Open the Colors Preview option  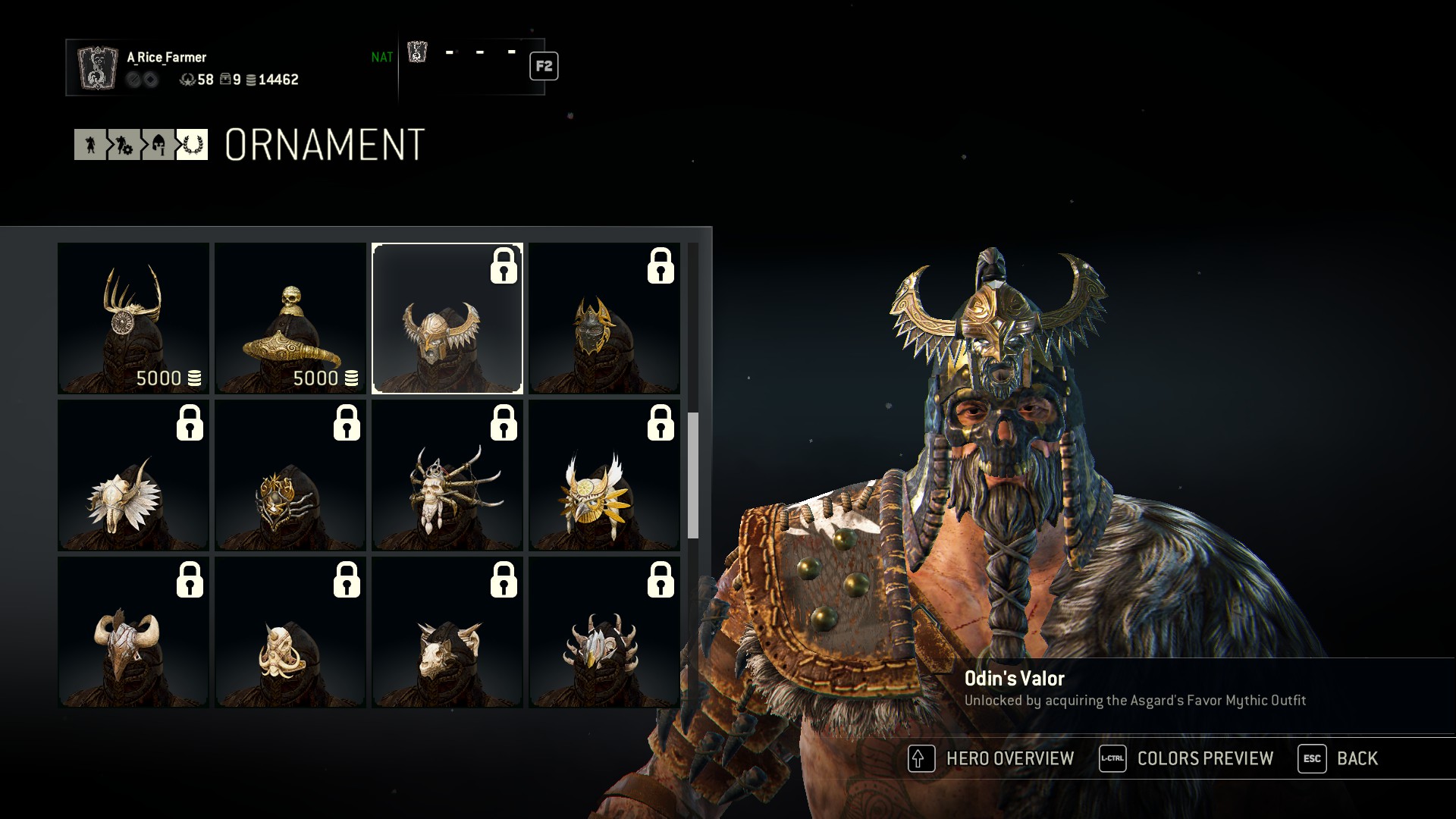pyautogui.click(x=1188, y=758)
